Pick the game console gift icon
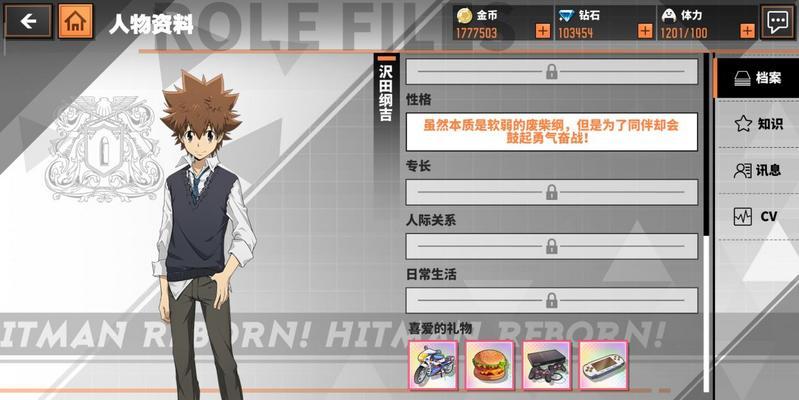This screenshot has height=400, width=799. tap(546, 365)
